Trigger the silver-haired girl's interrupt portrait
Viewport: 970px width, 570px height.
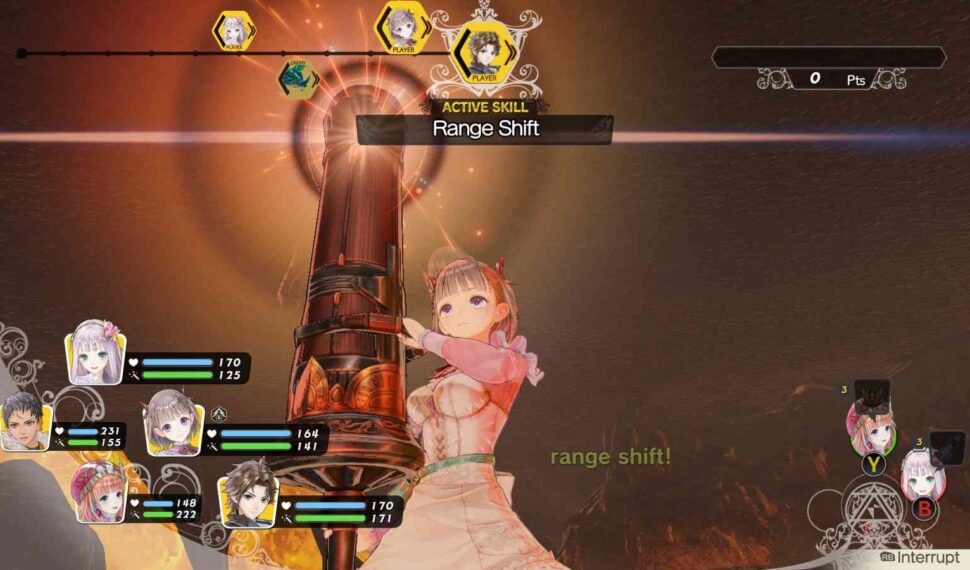click(917, 474)
